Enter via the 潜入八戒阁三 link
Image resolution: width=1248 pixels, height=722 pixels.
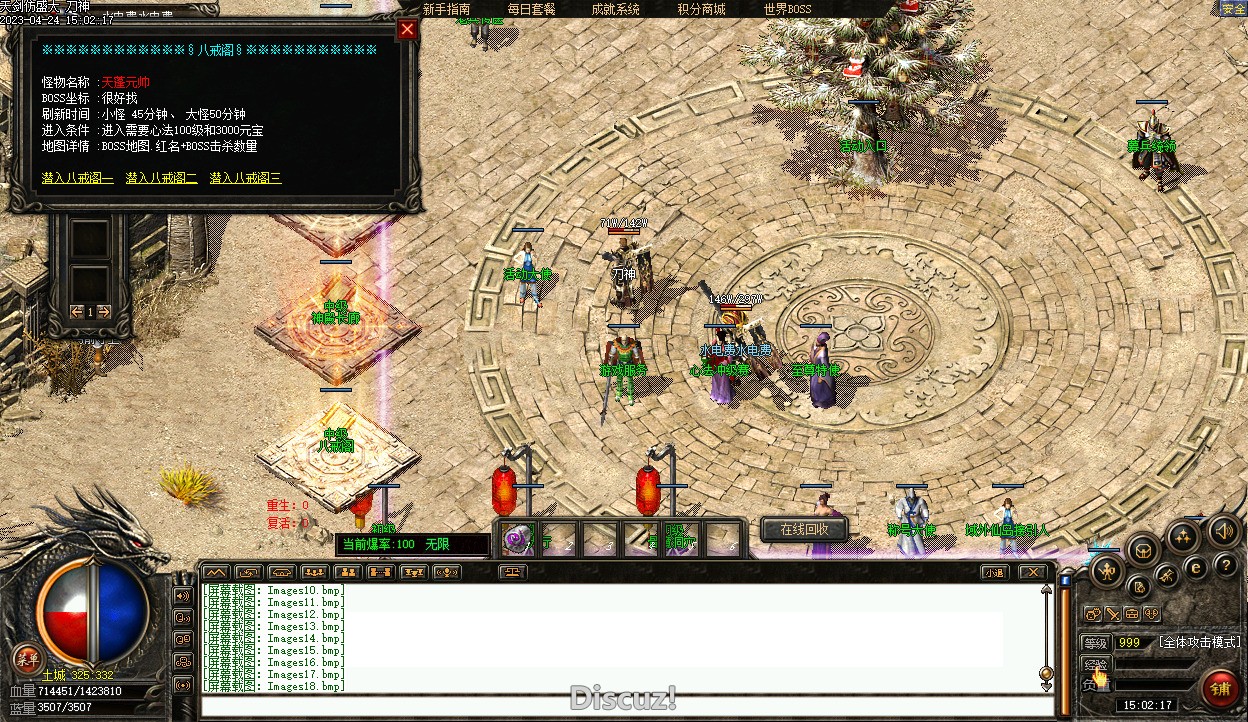(245, 178)
